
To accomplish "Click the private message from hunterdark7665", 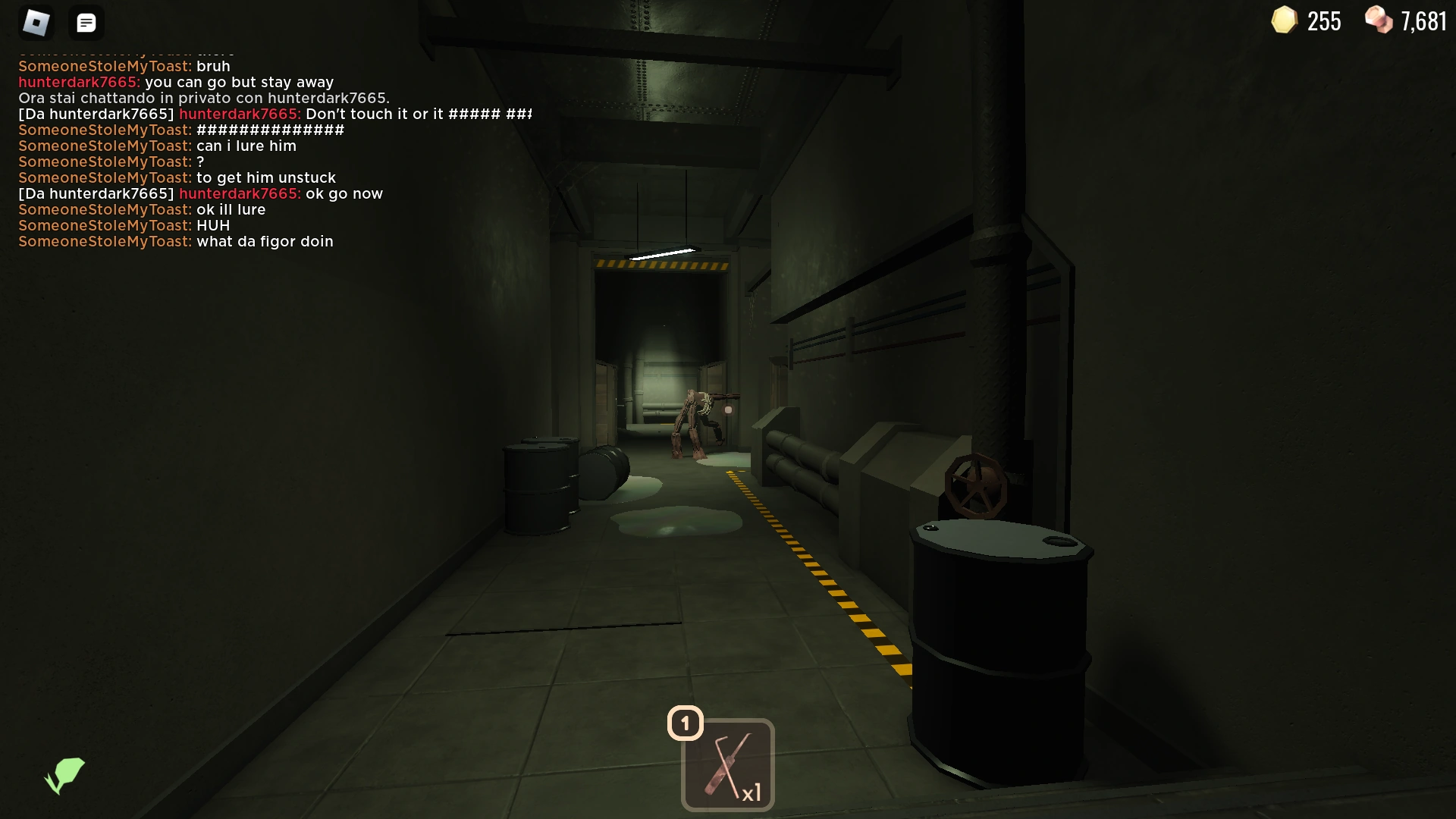I will point(275,114).
